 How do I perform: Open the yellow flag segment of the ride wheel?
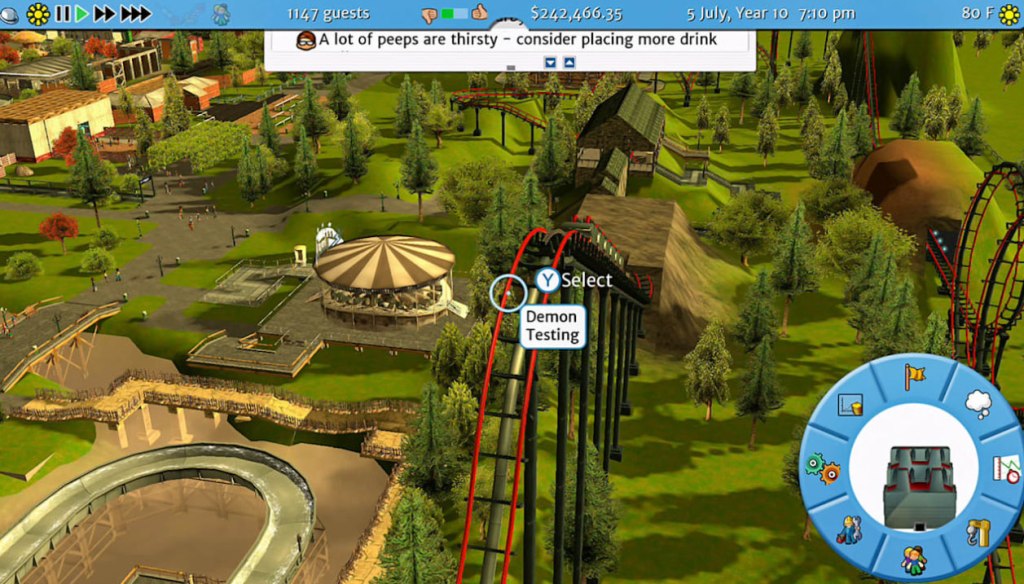914,377
